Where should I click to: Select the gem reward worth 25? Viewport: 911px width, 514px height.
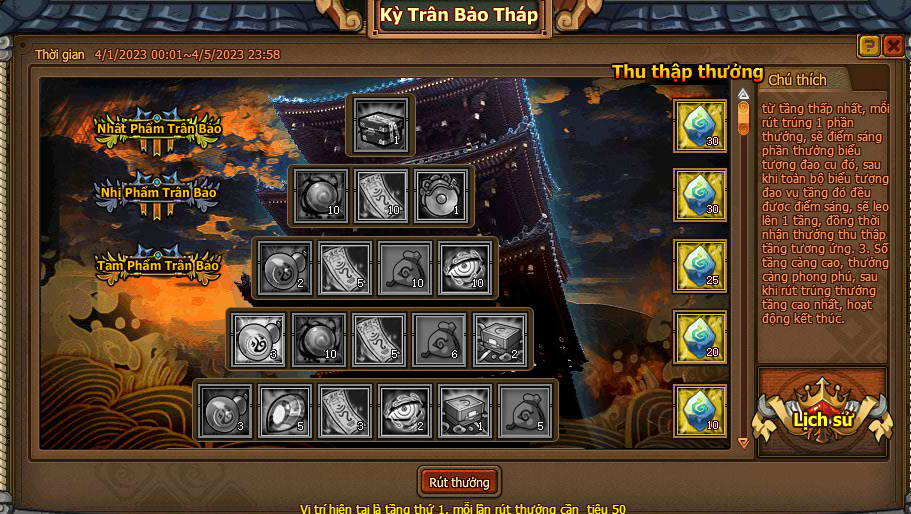point(700,266)
